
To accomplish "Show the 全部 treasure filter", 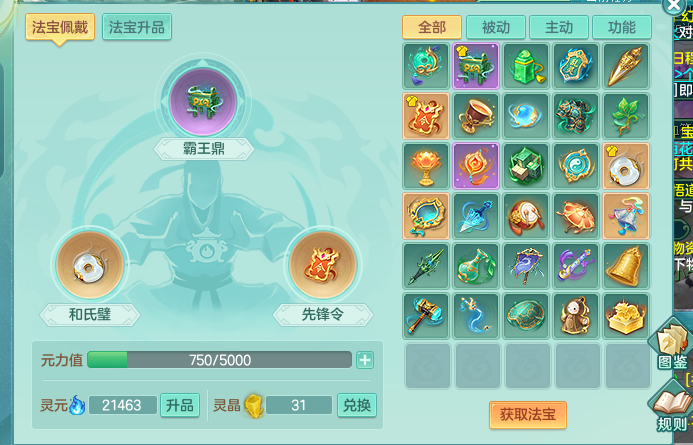I will pos(430,27).
